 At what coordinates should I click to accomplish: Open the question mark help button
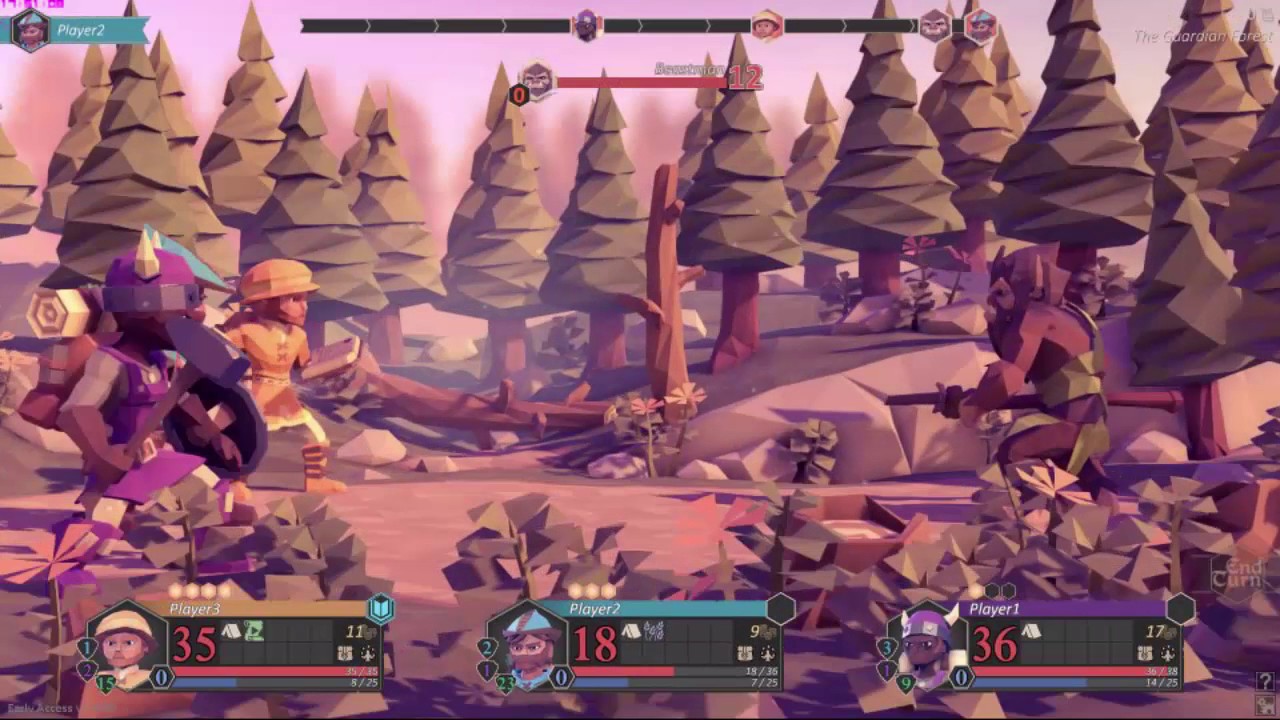coord(1265,681)
